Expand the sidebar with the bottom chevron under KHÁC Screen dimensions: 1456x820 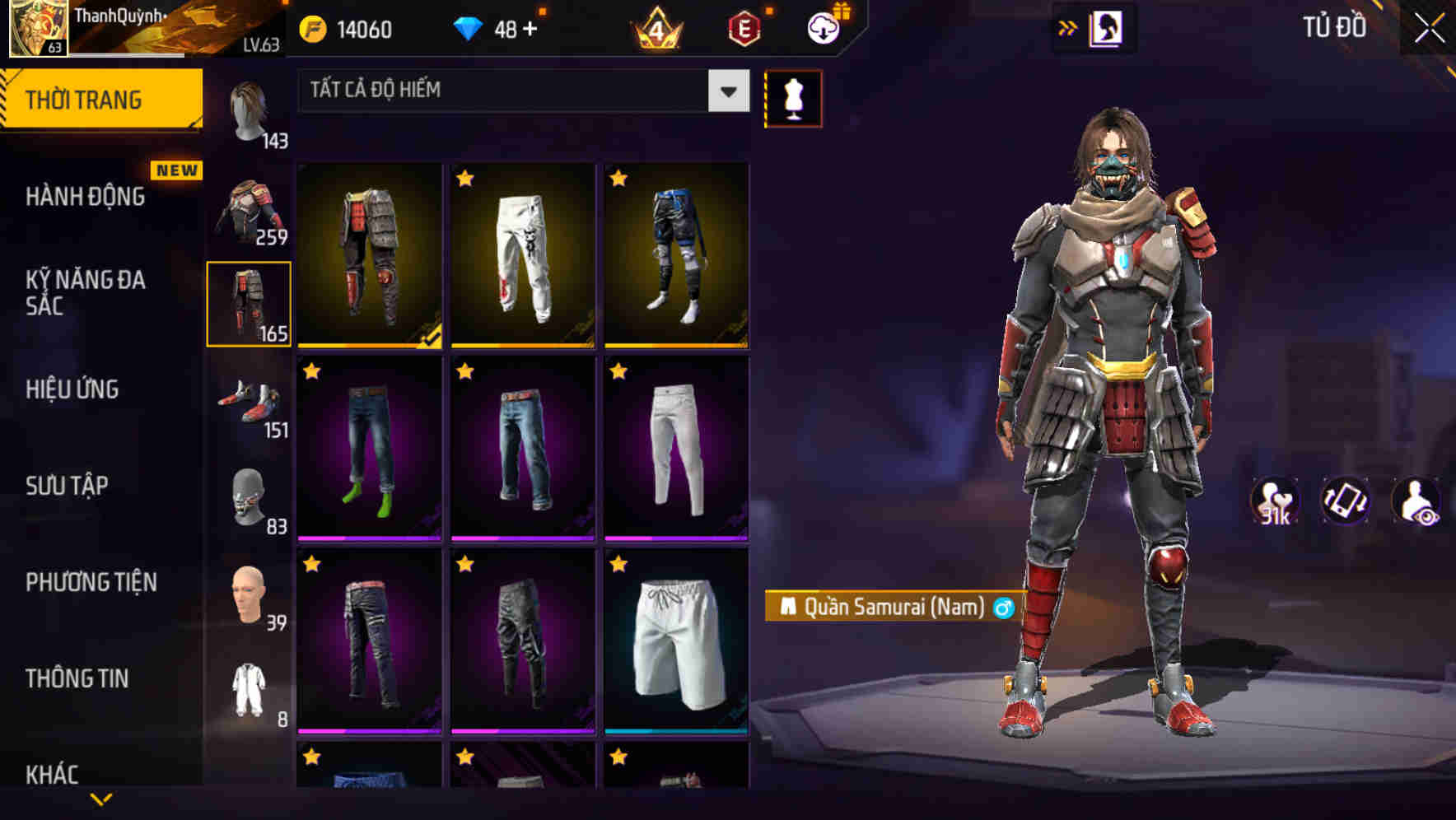(100, 800)
